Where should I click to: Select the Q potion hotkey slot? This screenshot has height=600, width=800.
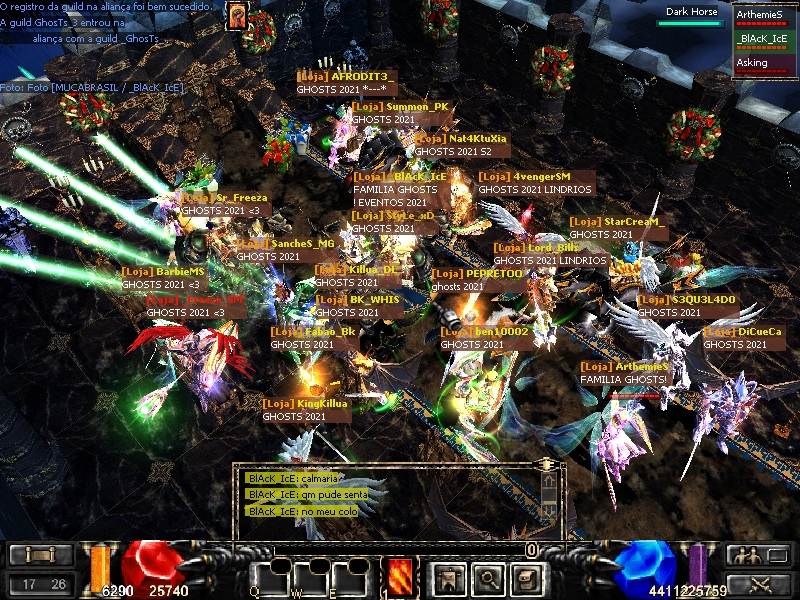[x=270, y=577]
